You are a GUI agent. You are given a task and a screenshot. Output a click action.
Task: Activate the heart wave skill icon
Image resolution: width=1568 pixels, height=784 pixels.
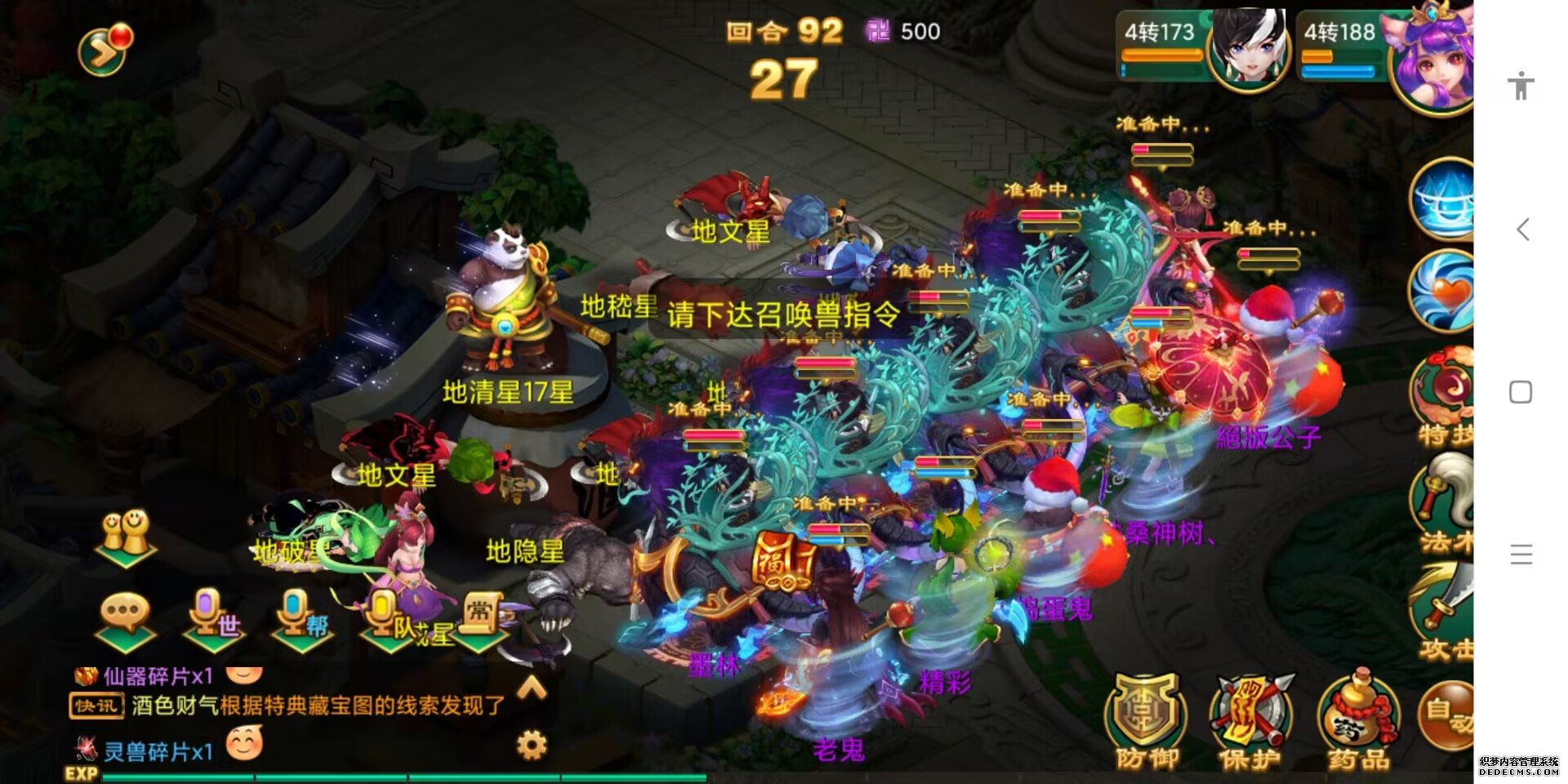1444,290
